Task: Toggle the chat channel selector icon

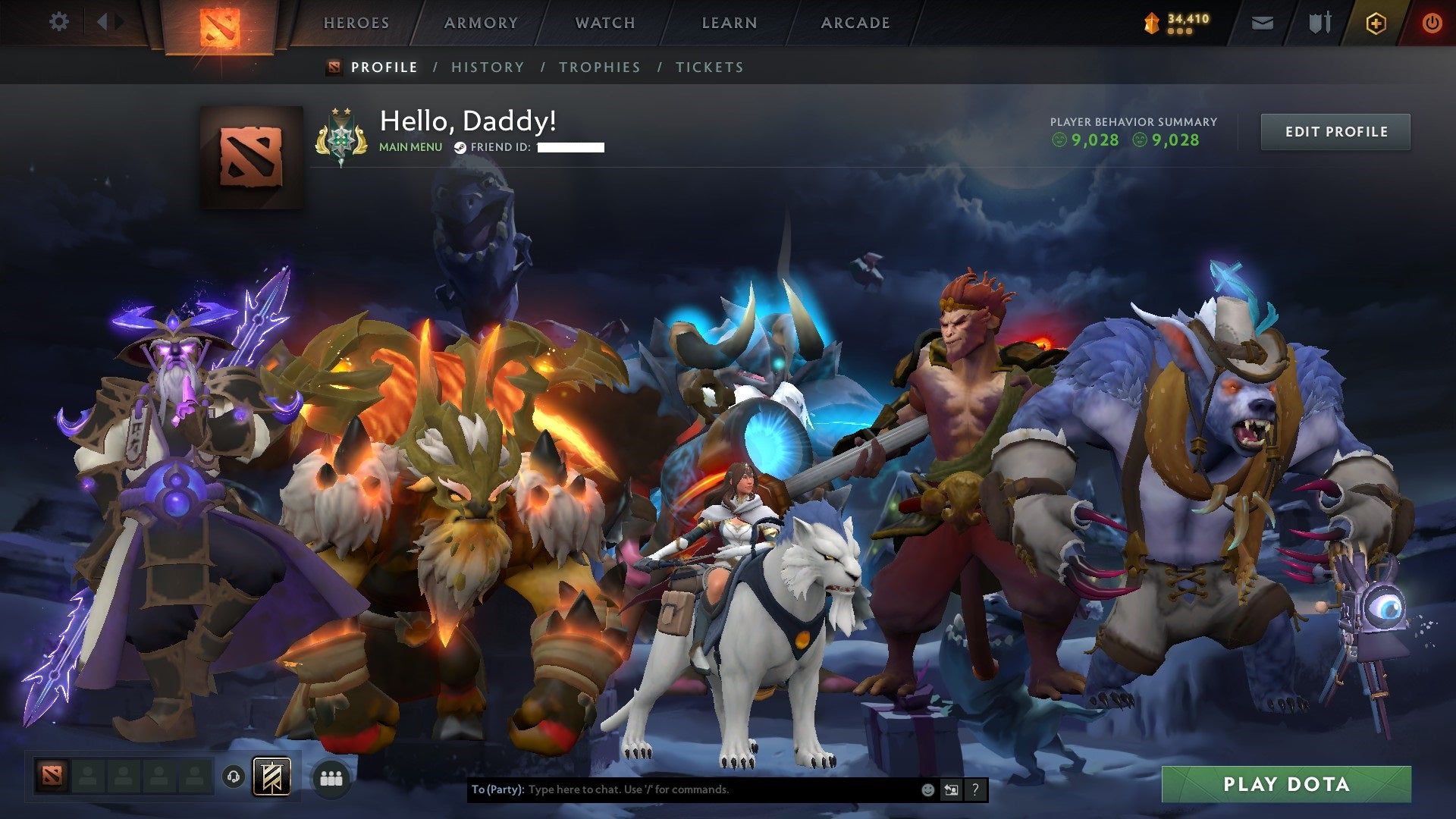Action: click(951, 789)
